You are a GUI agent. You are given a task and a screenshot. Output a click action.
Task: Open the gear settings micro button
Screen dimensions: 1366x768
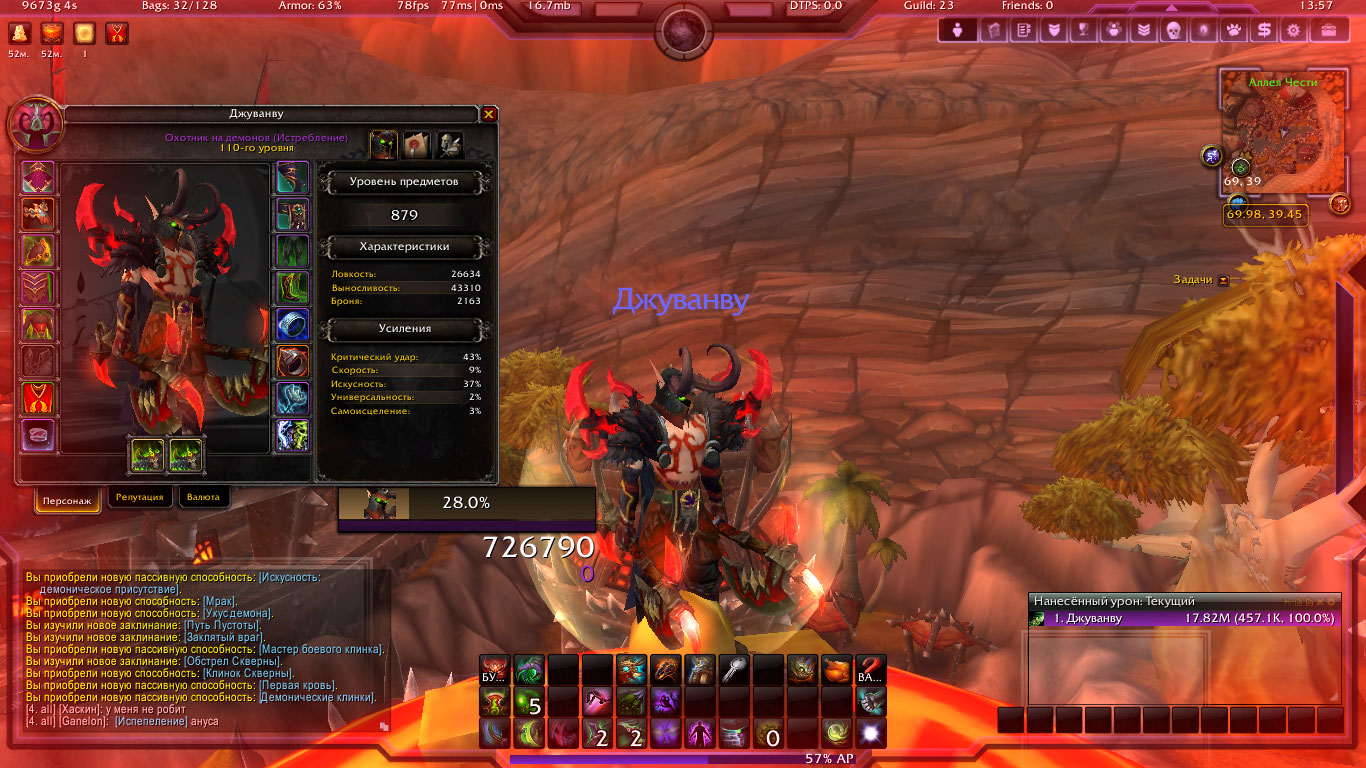coord(1295,30)
